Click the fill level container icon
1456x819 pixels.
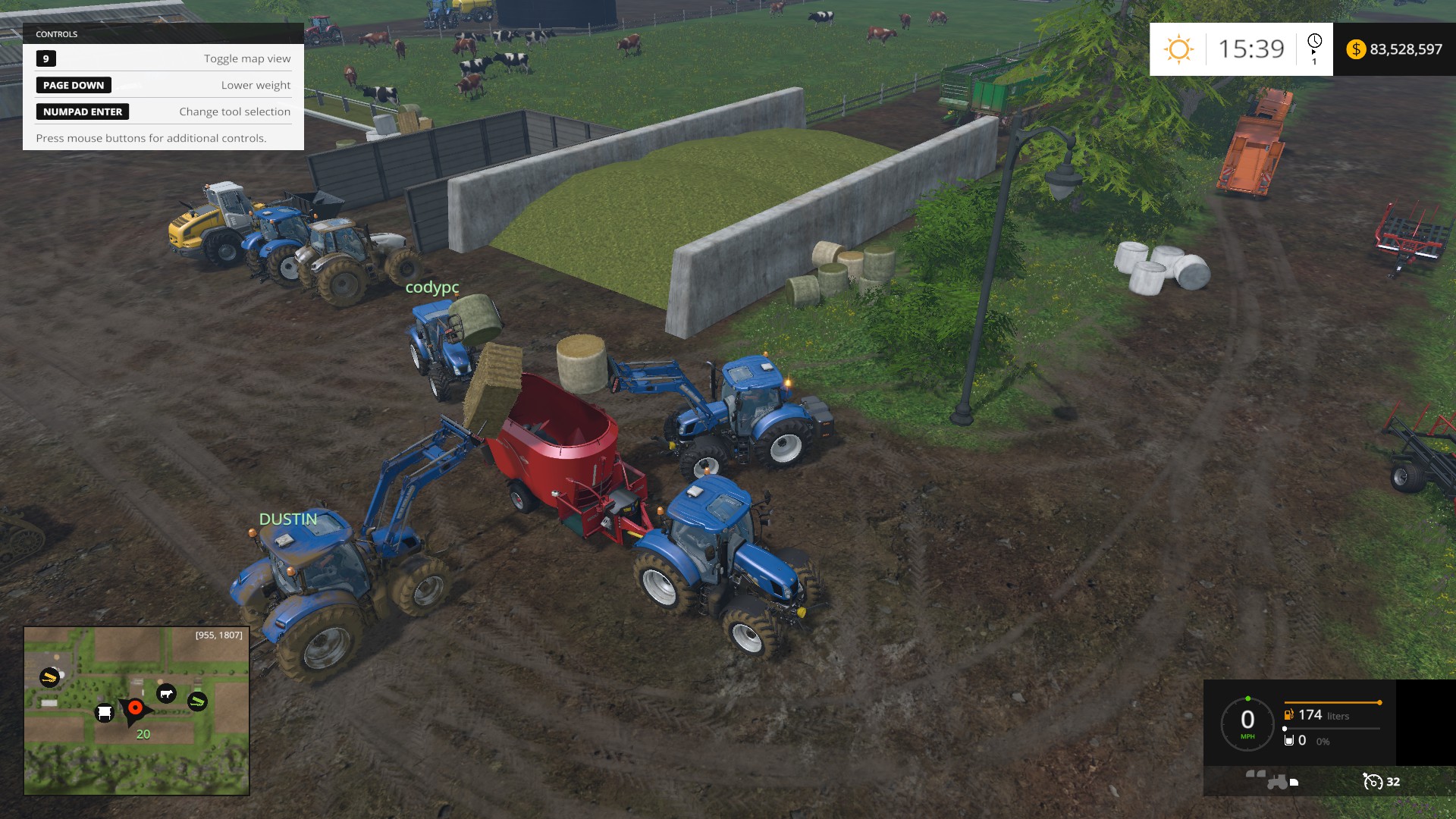pyautogui.click(x=1288, y=740)
